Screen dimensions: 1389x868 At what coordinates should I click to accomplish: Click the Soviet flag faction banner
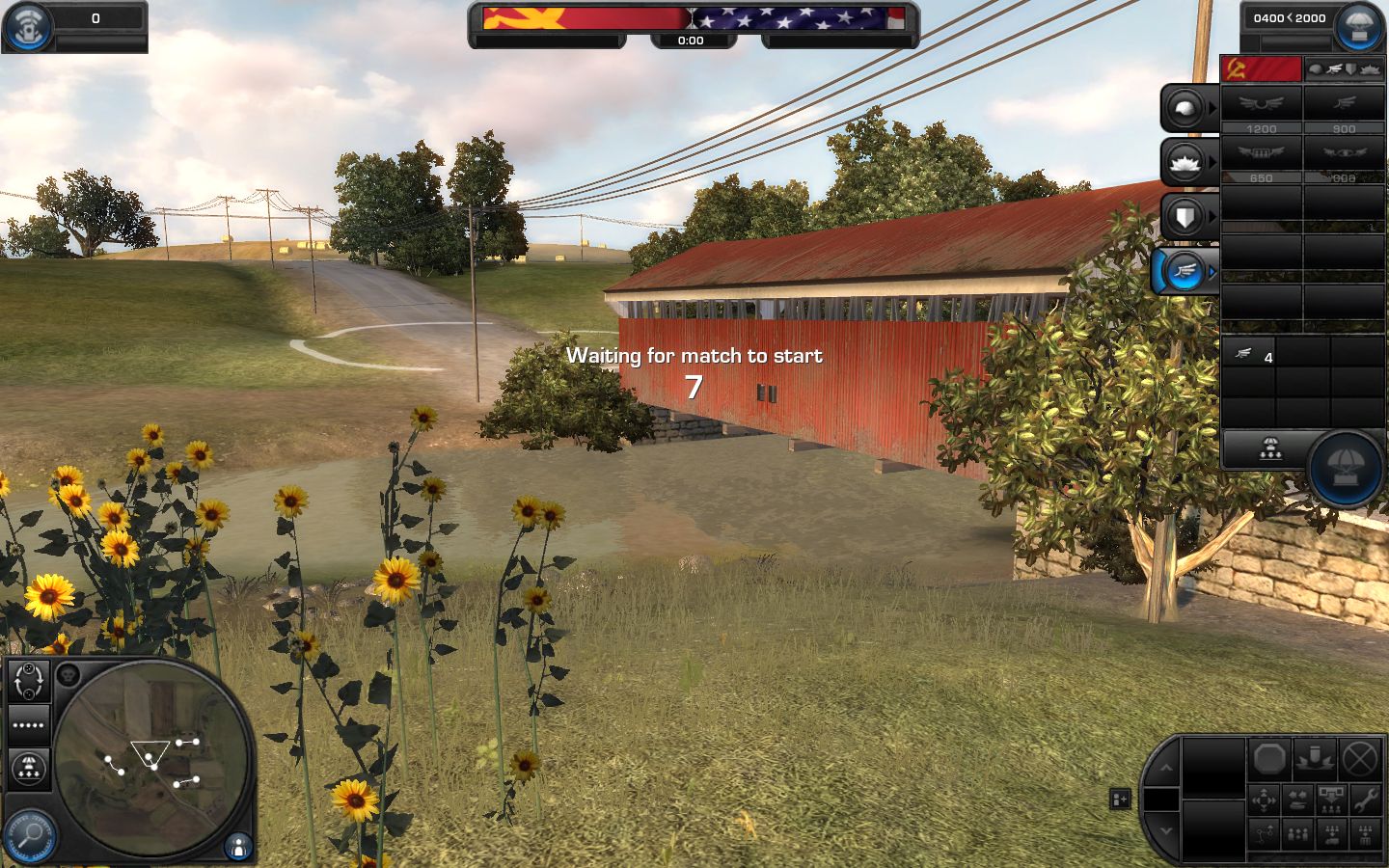click(x=1261, y=69)
